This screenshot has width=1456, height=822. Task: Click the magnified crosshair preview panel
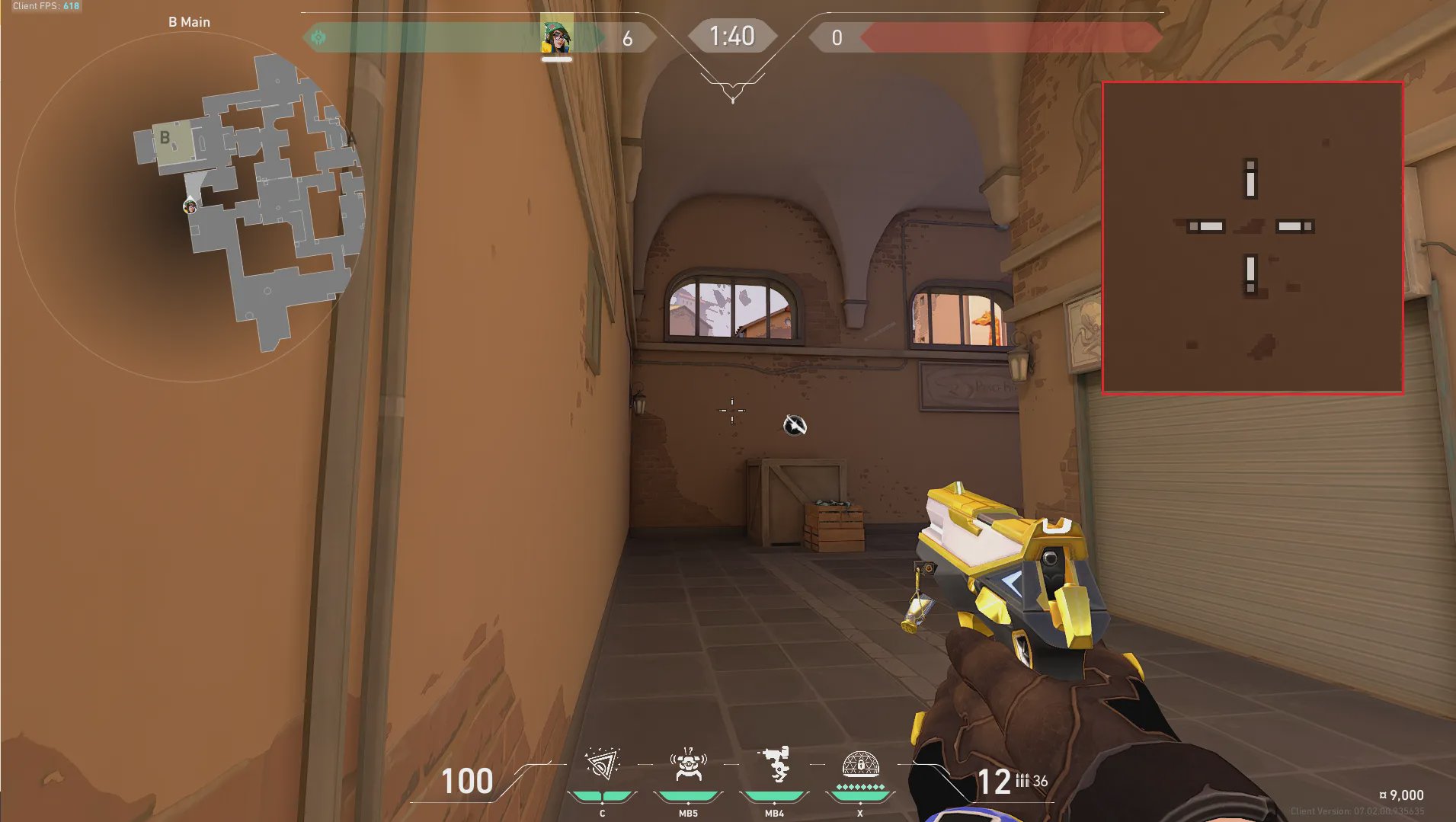coord(1252,238)
